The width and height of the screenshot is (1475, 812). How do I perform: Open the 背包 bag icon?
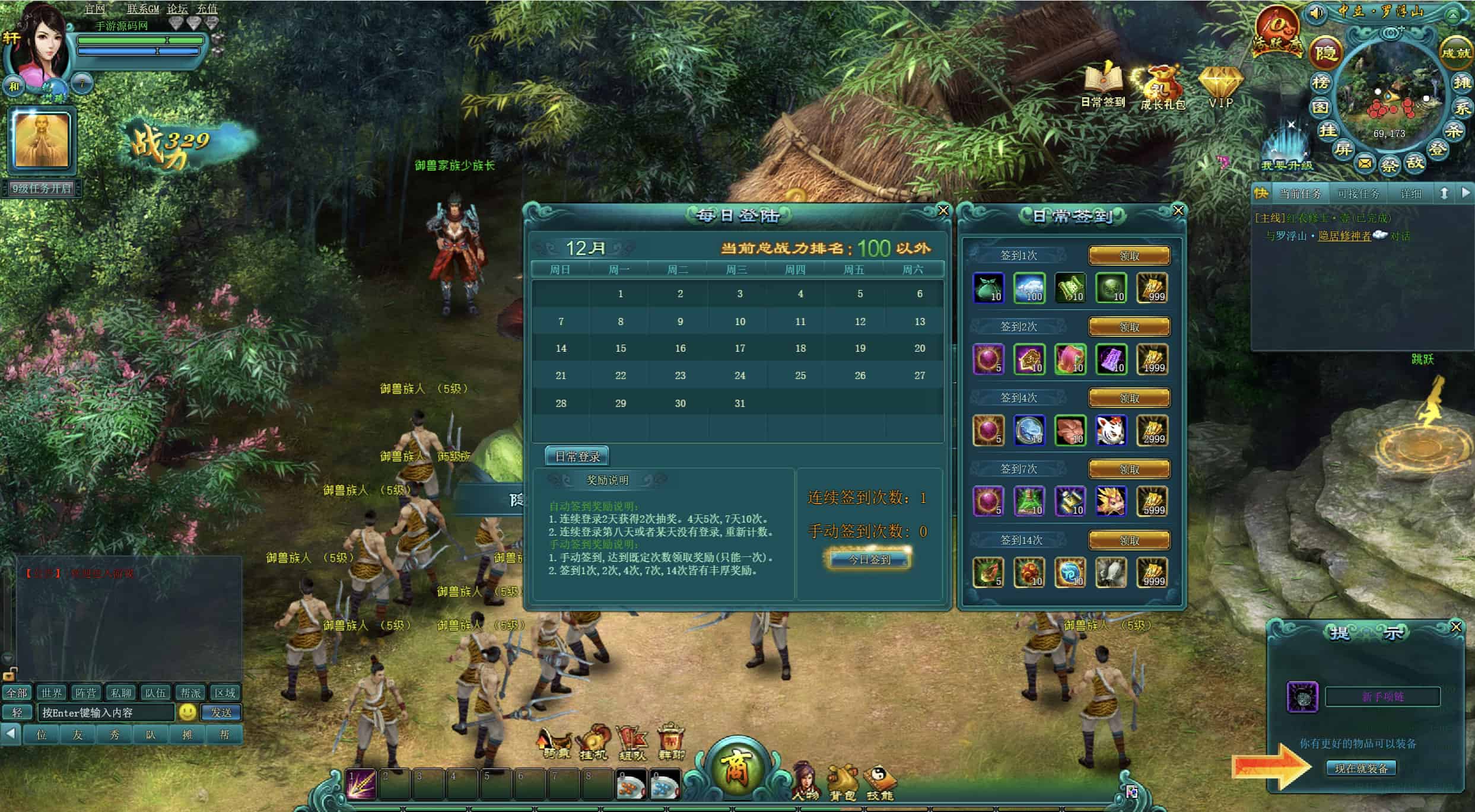[x=843, y=782]
